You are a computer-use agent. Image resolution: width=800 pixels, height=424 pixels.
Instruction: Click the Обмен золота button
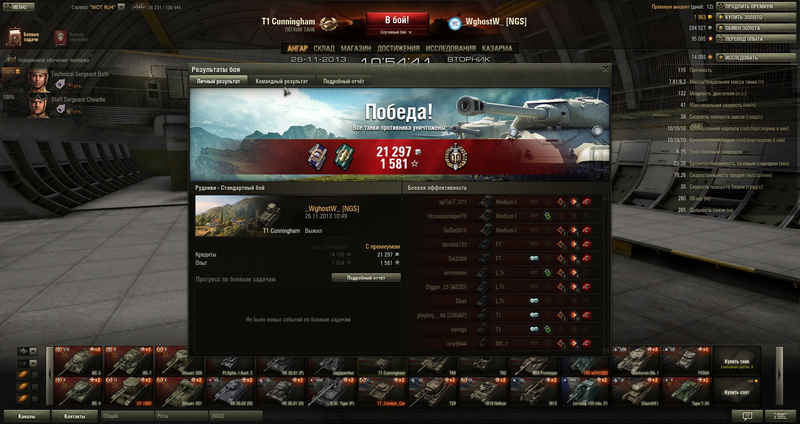[x=764, y=28]
